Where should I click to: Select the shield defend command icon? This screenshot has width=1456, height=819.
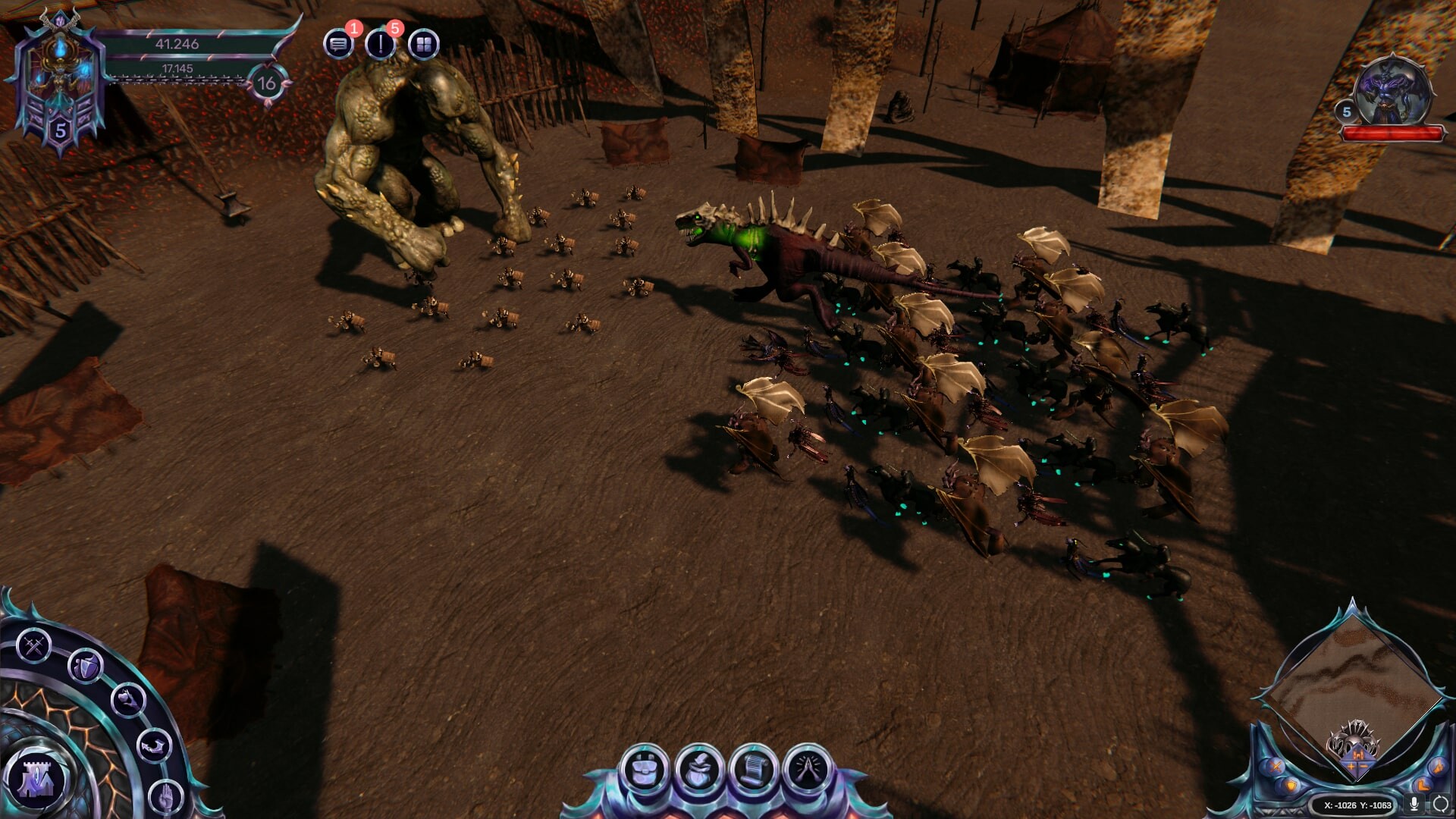(86, 668)
